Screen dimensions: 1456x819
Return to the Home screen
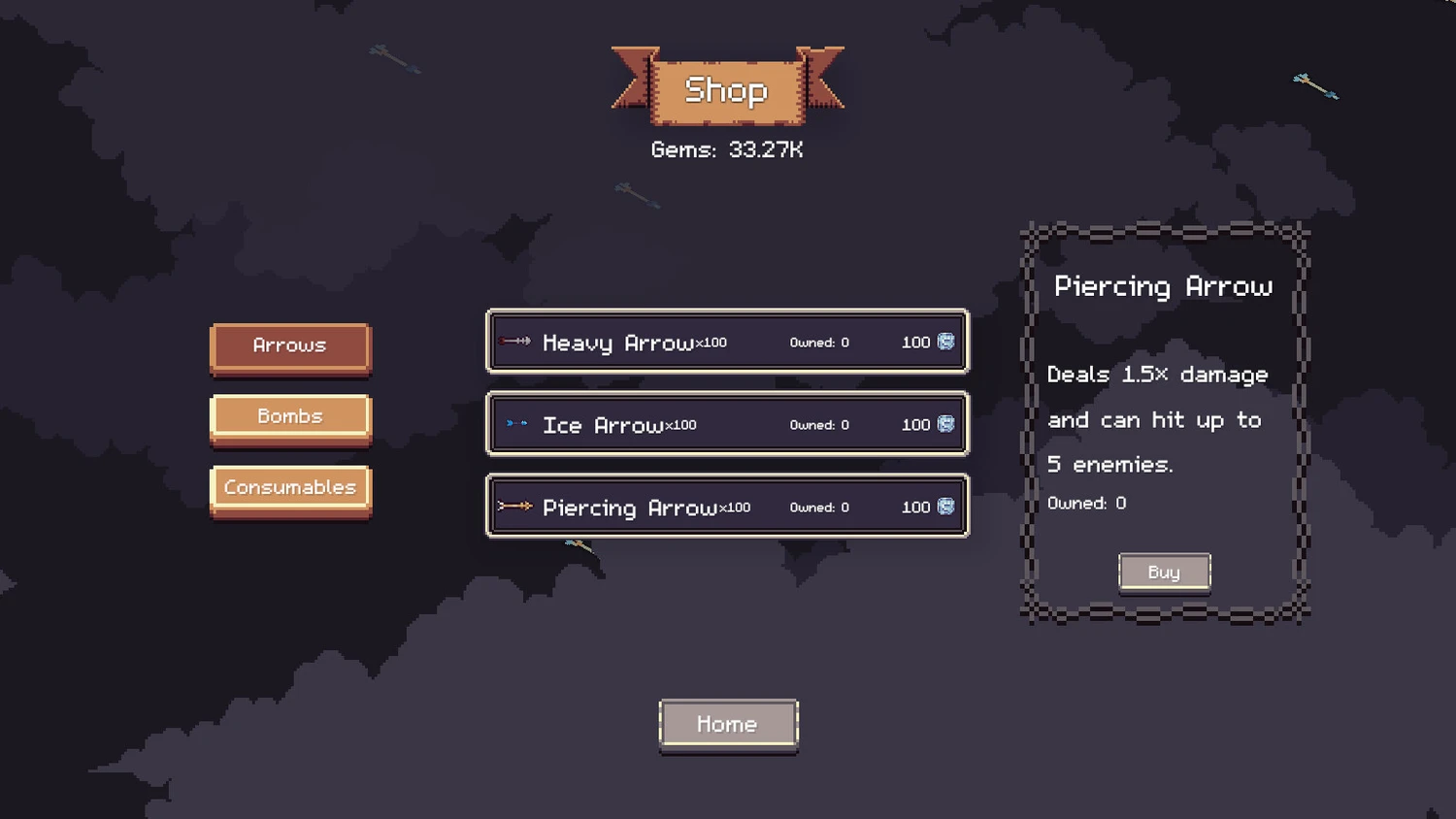(728, 725)
